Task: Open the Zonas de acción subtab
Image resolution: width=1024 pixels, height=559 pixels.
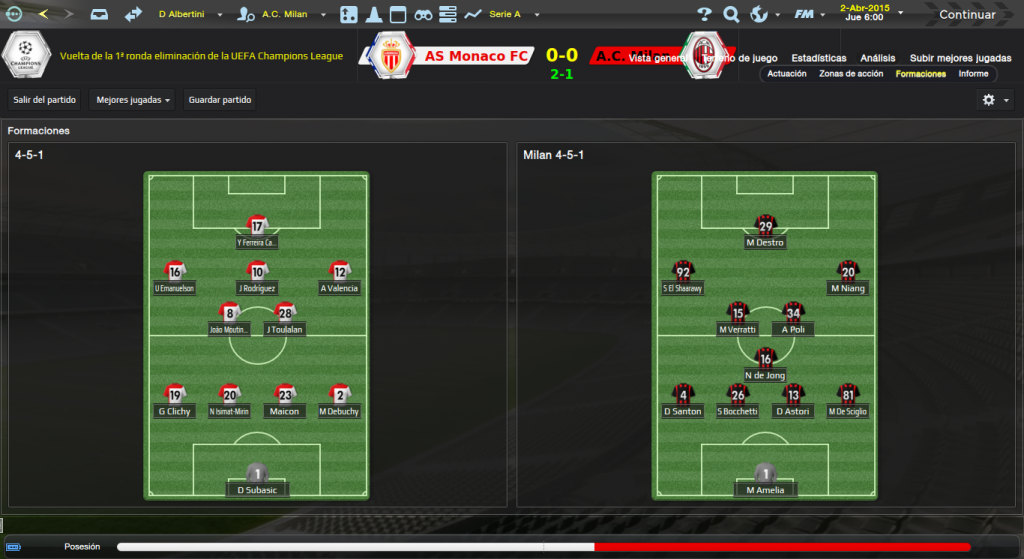Action: click(x=851, y=74)
